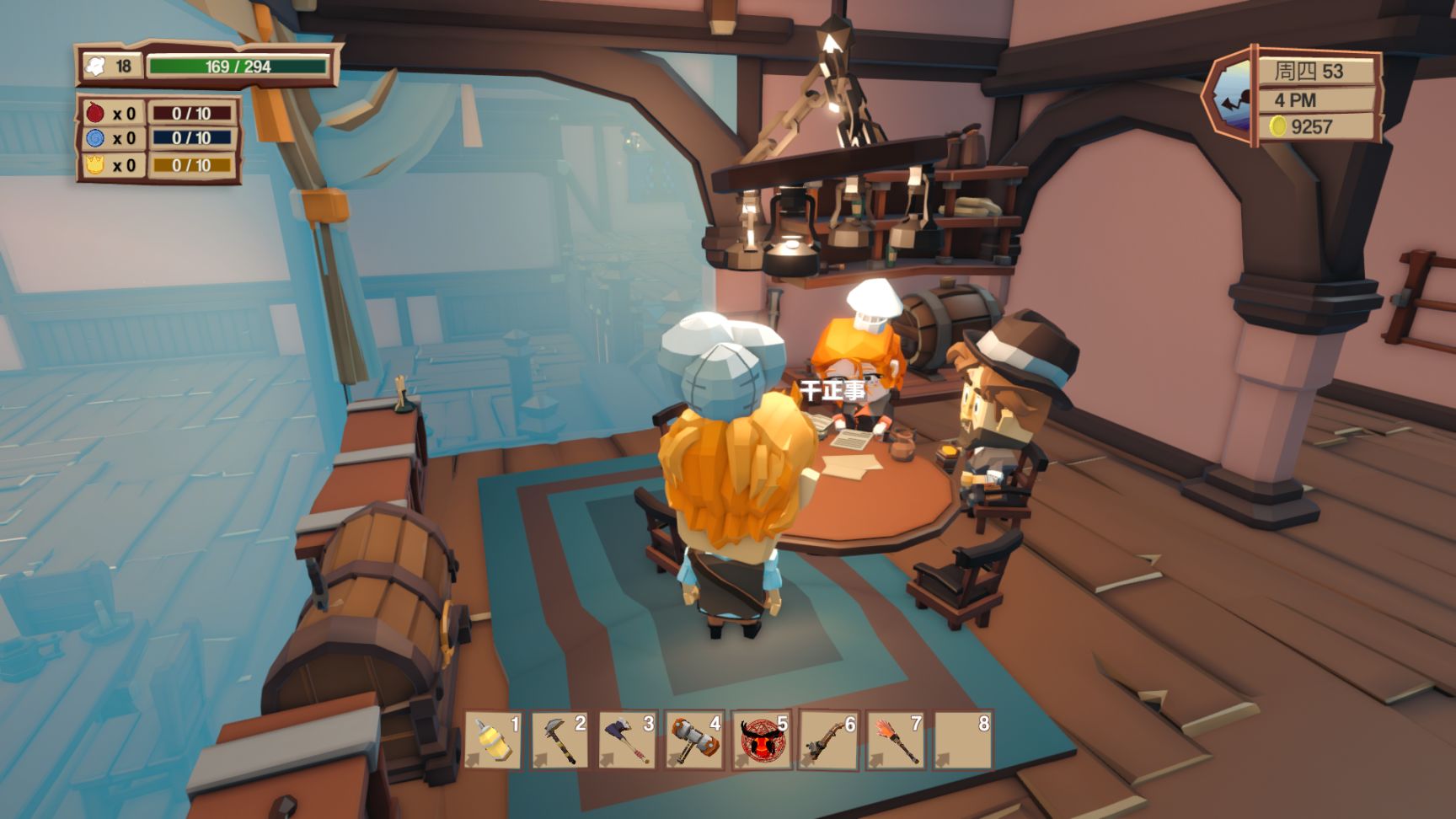Equip the wooden staff in slot 6
This screenshot has height=819, width=1456.
point(828,740)
